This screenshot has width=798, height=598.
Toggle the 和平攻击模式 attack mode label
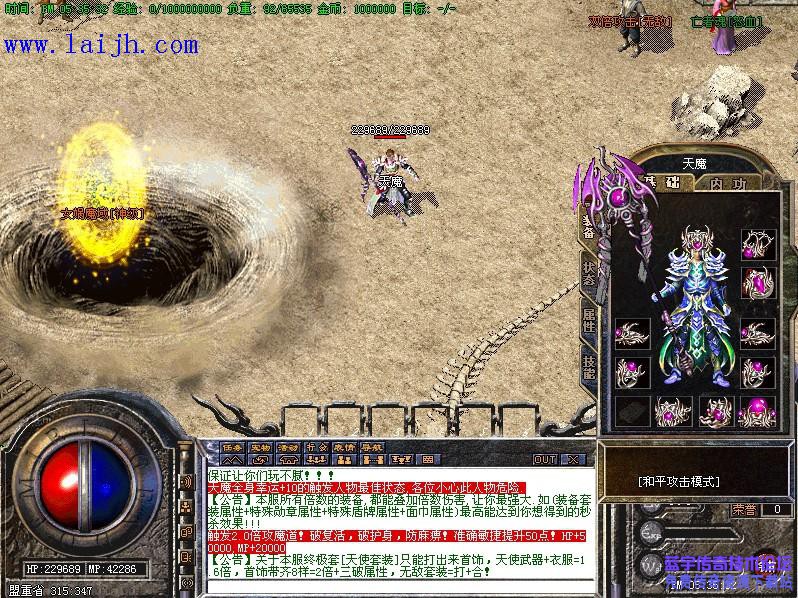click(x=679, y=481)
